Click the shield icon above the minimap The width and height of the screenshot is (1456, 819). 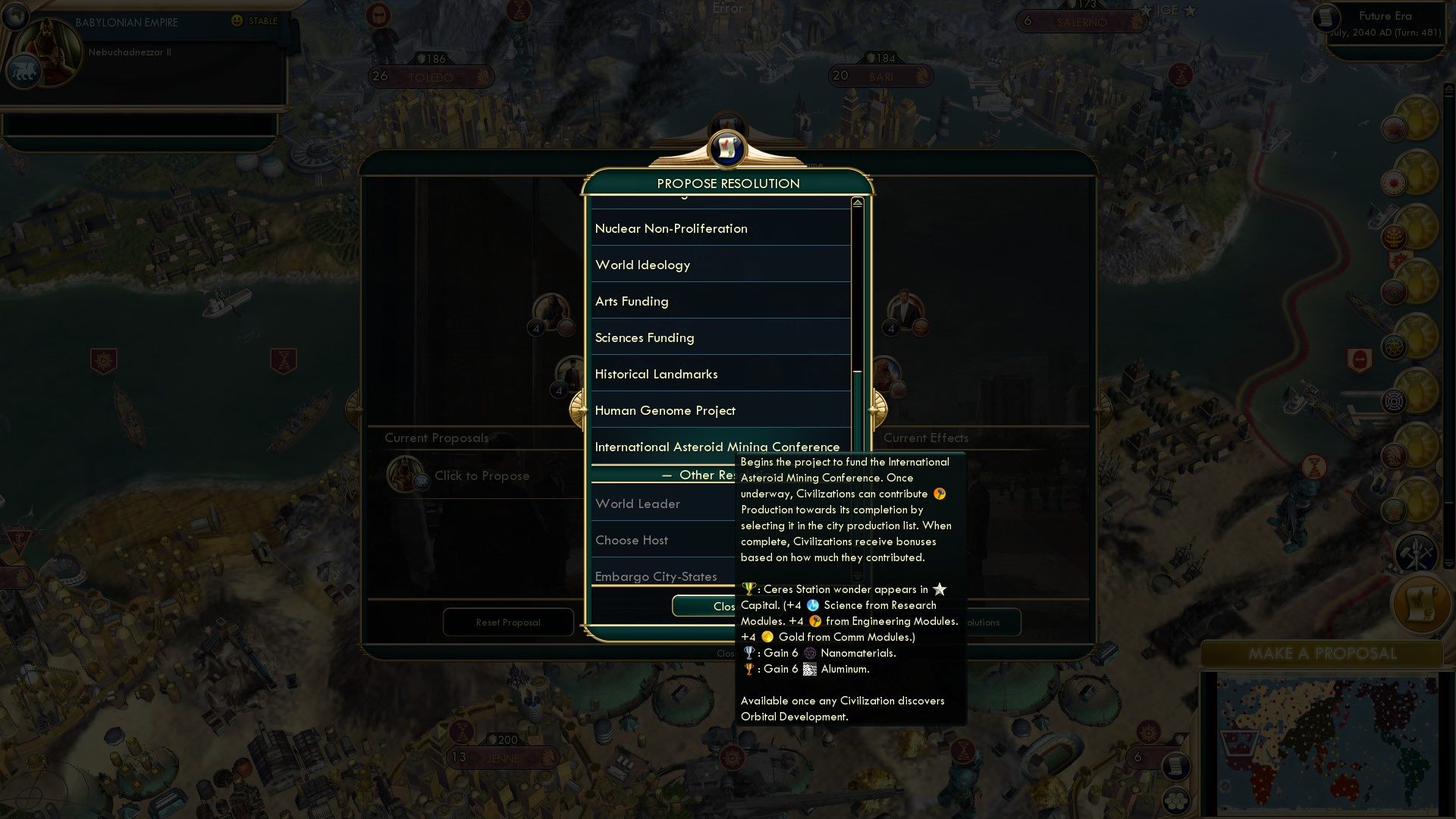[1180, 739]
